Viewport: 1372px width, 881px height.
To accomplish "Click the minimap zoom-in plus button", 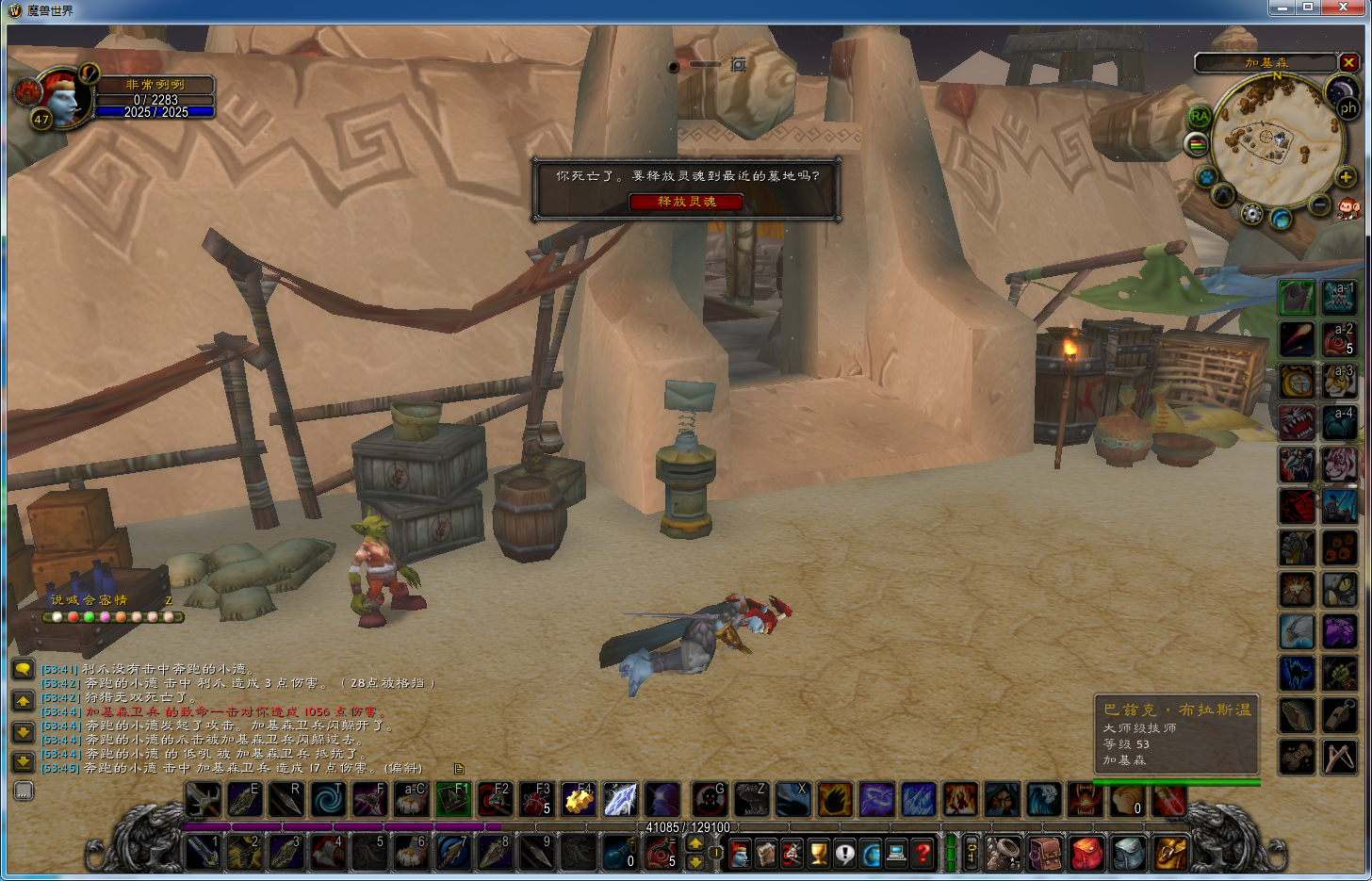I will 1345,177.
